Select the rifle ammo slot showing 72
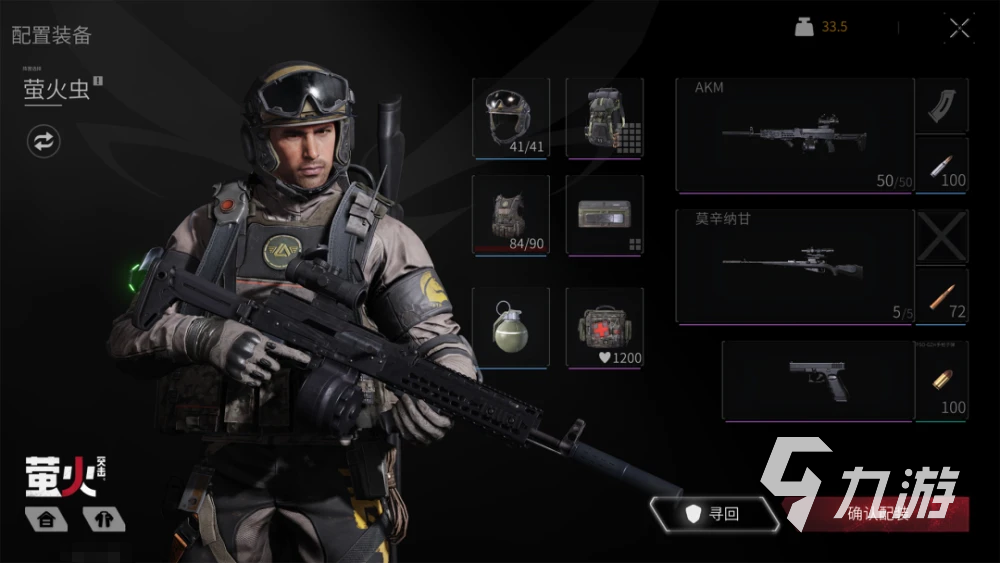The image size is (1000, 563). 941,296
